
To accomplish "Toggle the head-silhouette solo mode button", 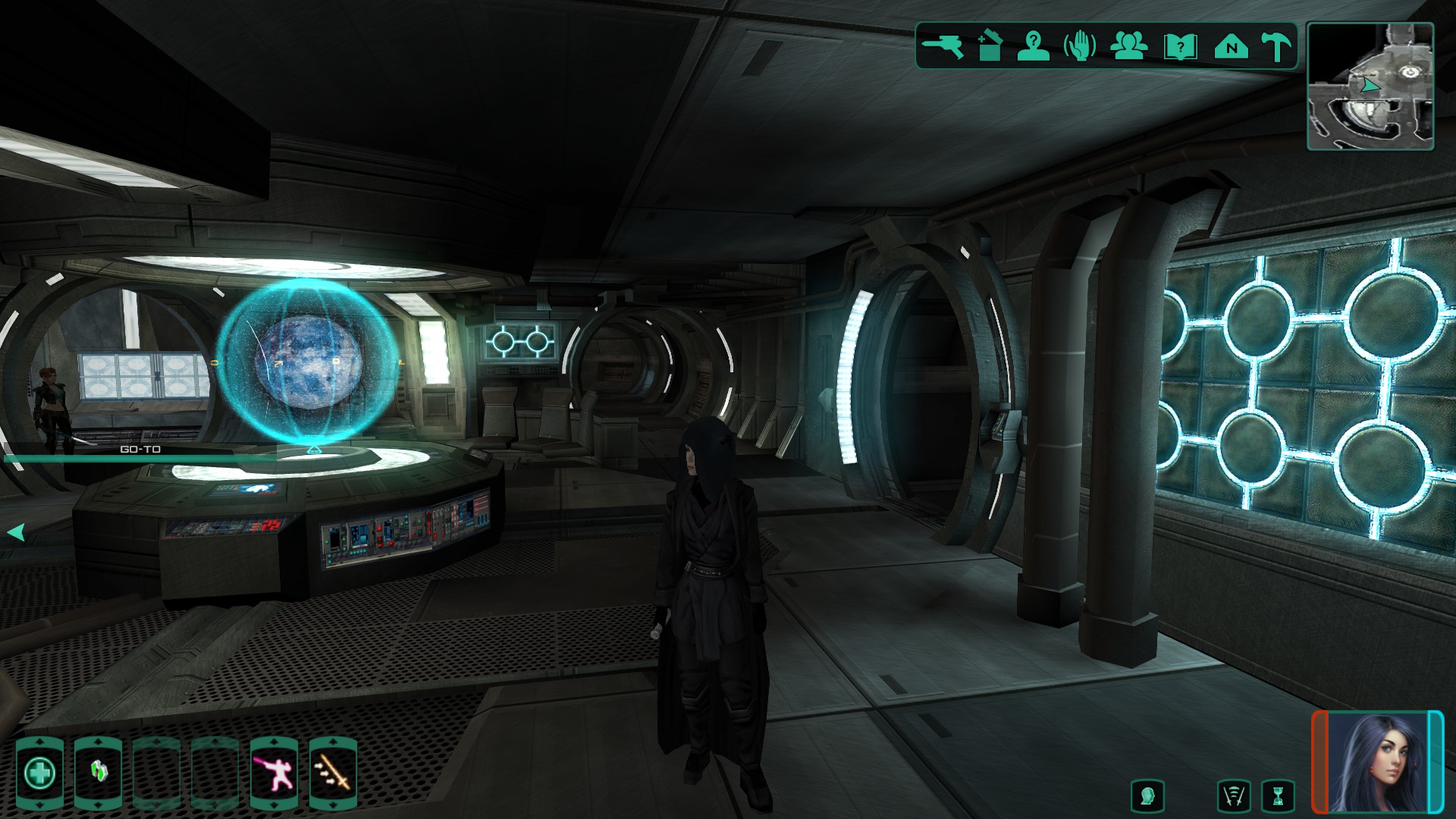I will (1147, 796).
